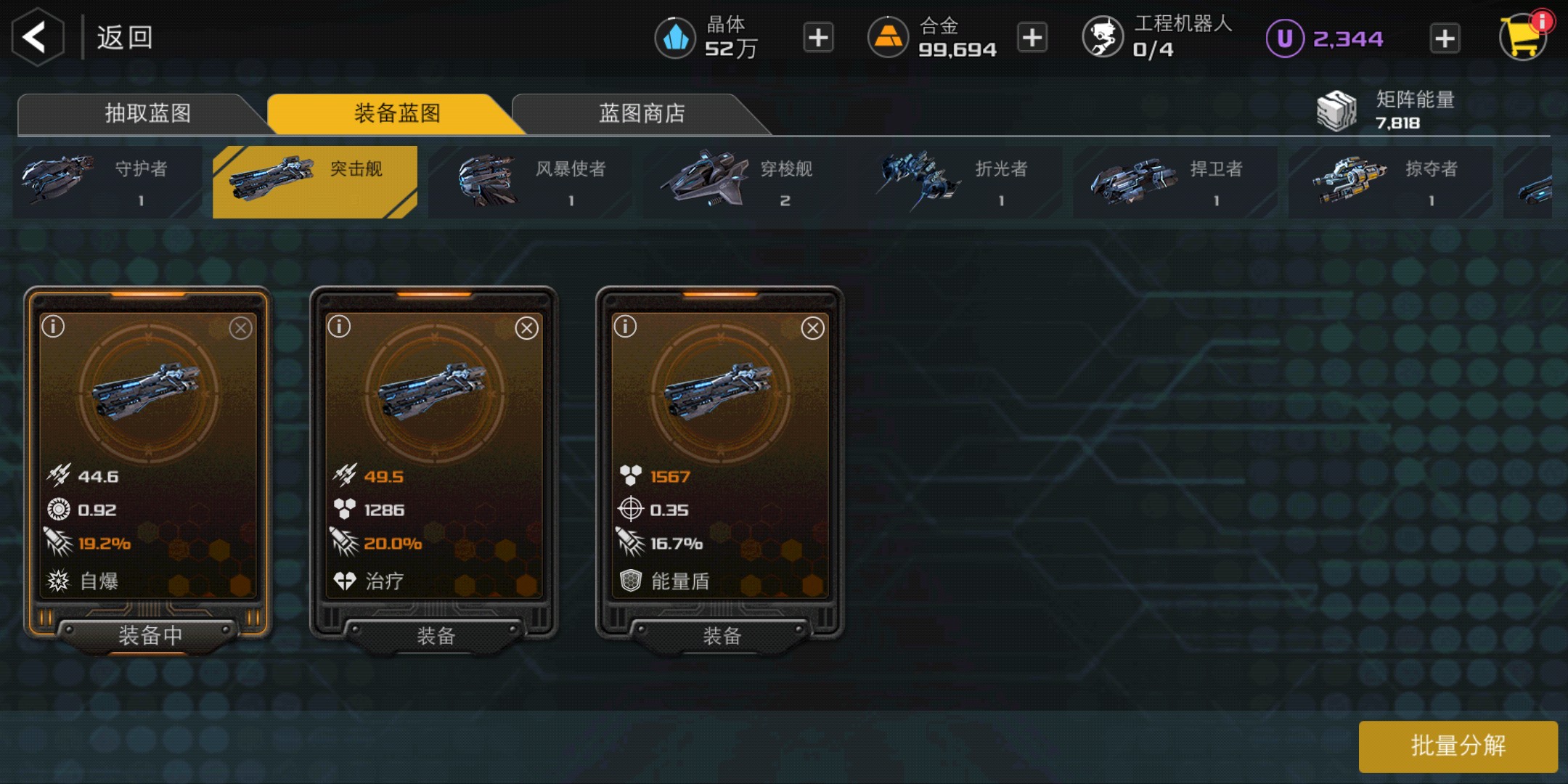Add more 晶体 crystals with plus button
The image size is (1568, 784).
[x=818, y=38]
